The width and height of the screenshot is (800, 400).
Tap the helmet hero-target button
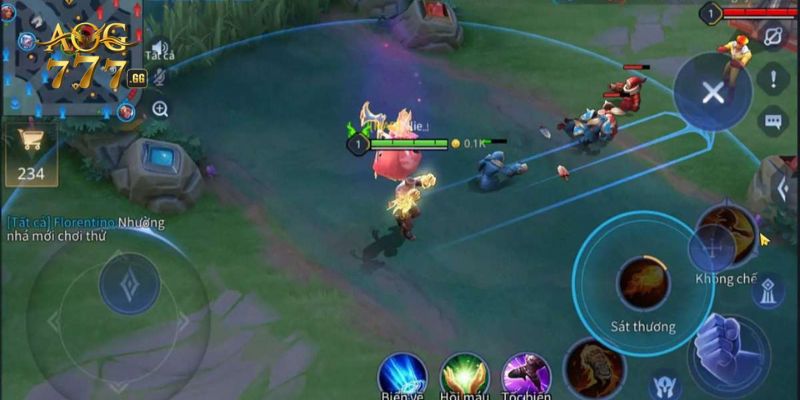click(664, 384)
